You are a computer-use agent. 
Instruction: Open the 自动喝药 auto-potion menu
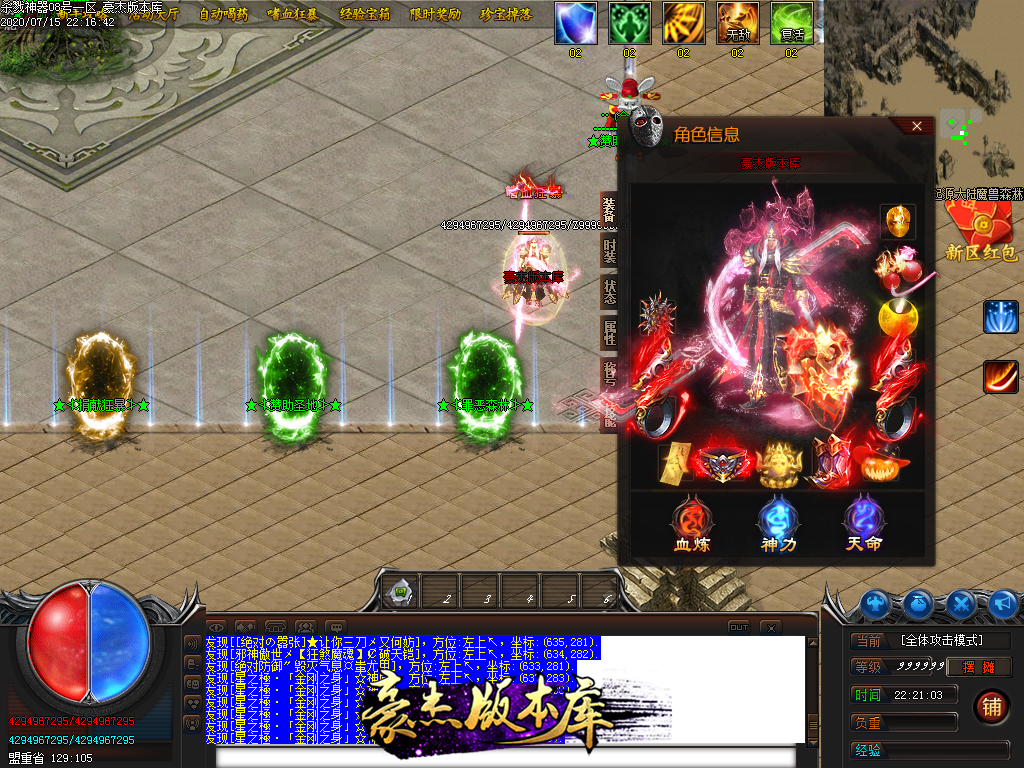click(223, 14)
